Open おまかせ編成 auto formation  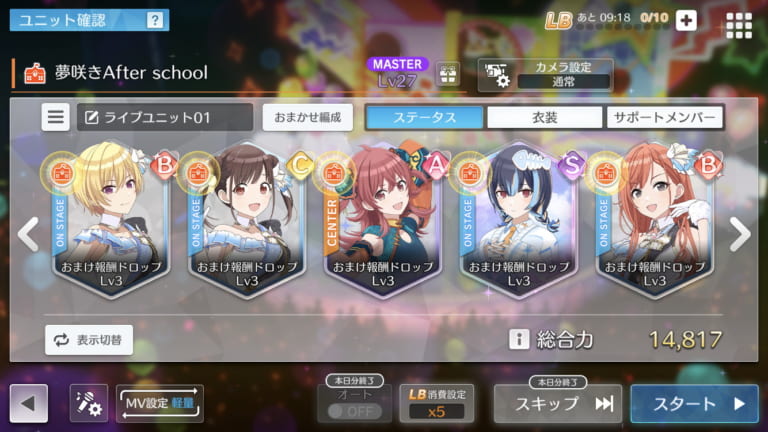(x=308, y=117)
